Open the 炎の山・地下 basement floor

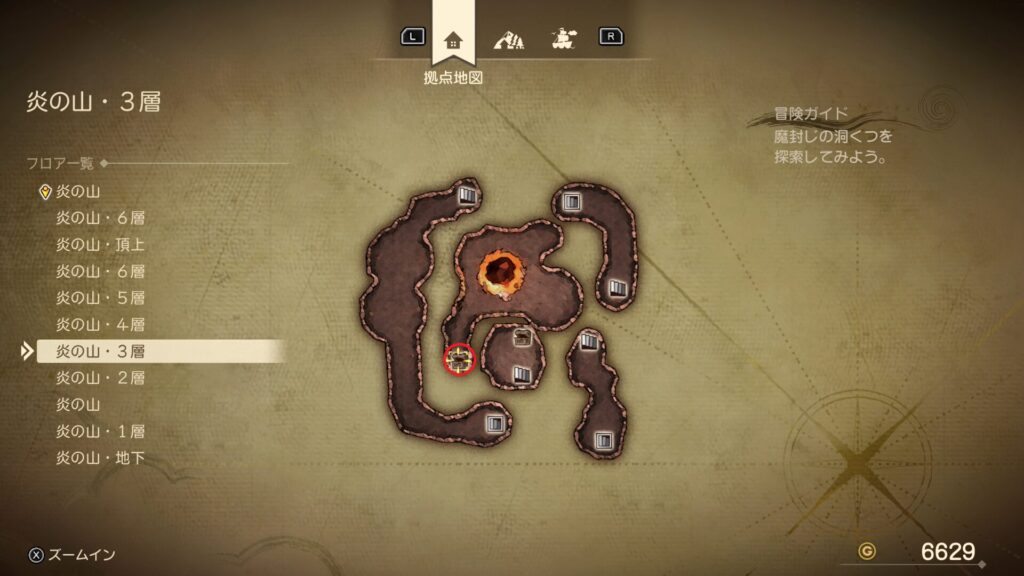101,459
